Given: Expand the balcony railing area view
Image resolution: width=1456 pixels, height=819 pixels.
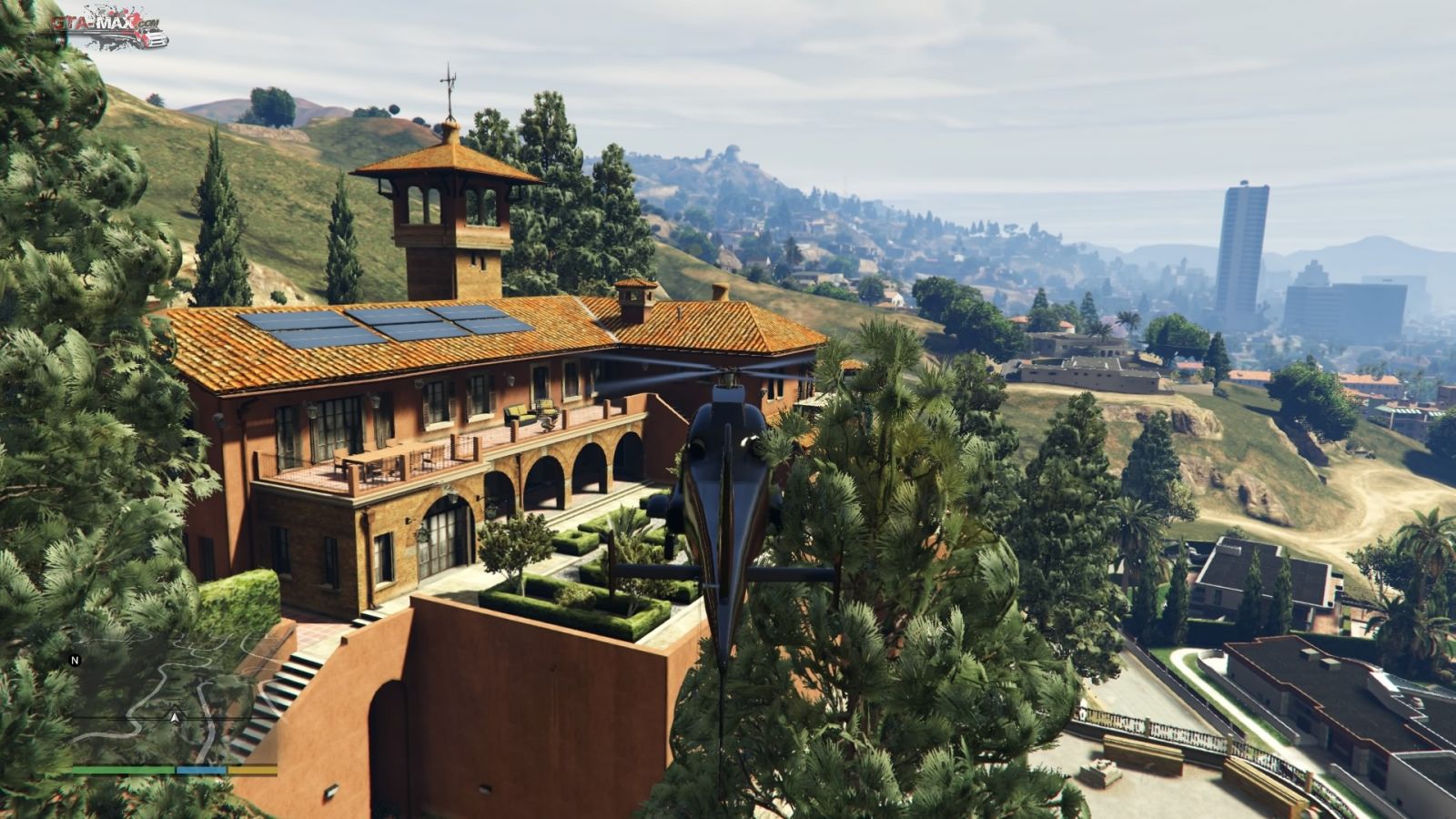Looking at the screenshot, I should tap(391, 464).
